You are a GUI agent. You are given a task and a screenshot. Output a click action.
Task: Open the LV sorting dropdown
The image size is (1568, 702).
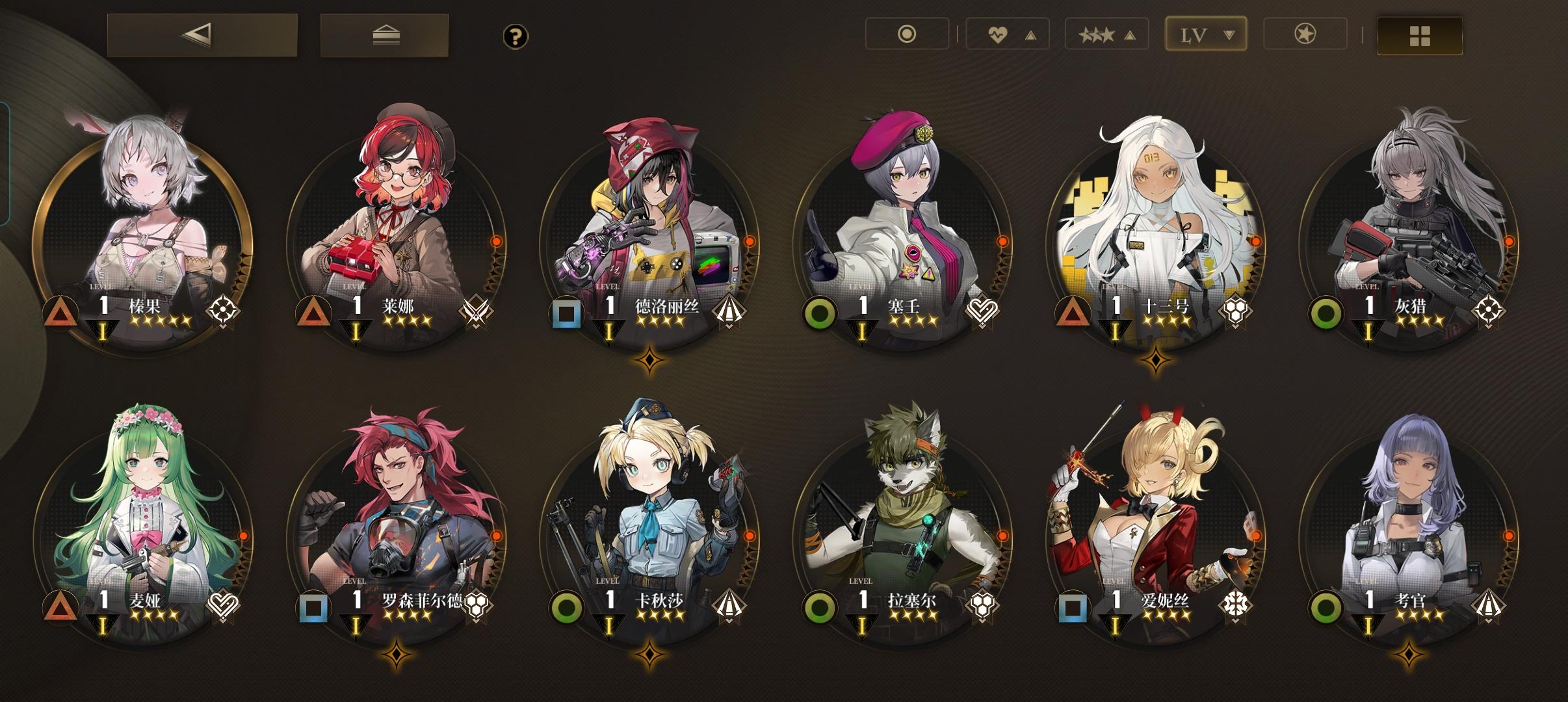click(x=1205, y=34)
